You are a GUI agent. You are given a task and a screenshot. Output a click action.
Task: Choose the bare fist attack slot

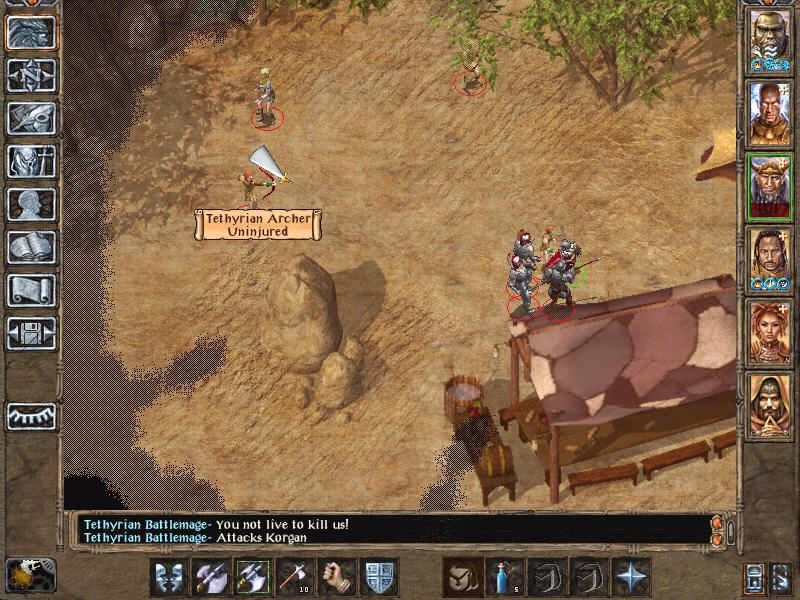[x=337, y=577]
